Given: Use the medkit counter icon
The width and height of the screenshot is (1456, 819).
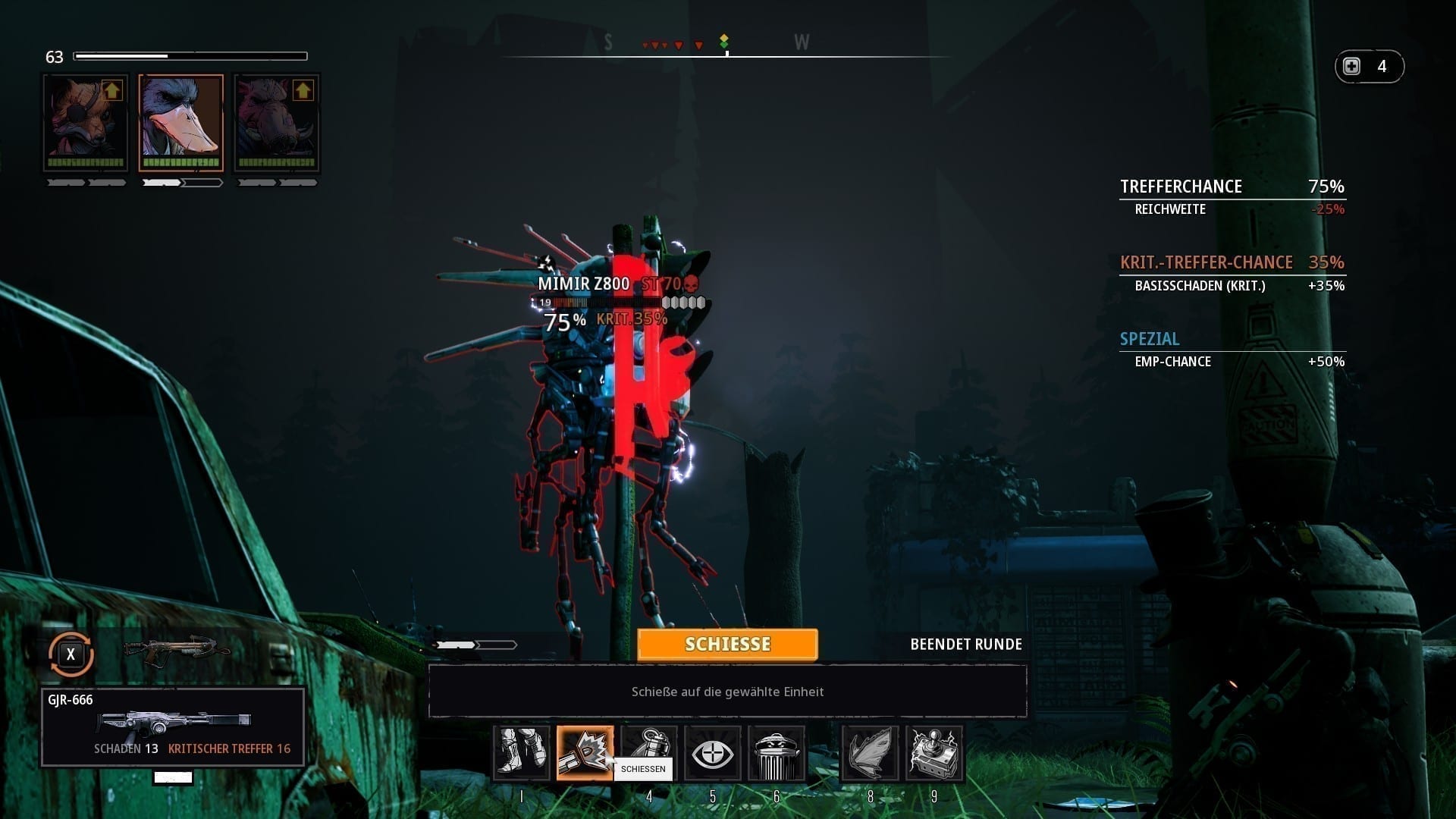Looking at the screenshot, I should 1353,67.
